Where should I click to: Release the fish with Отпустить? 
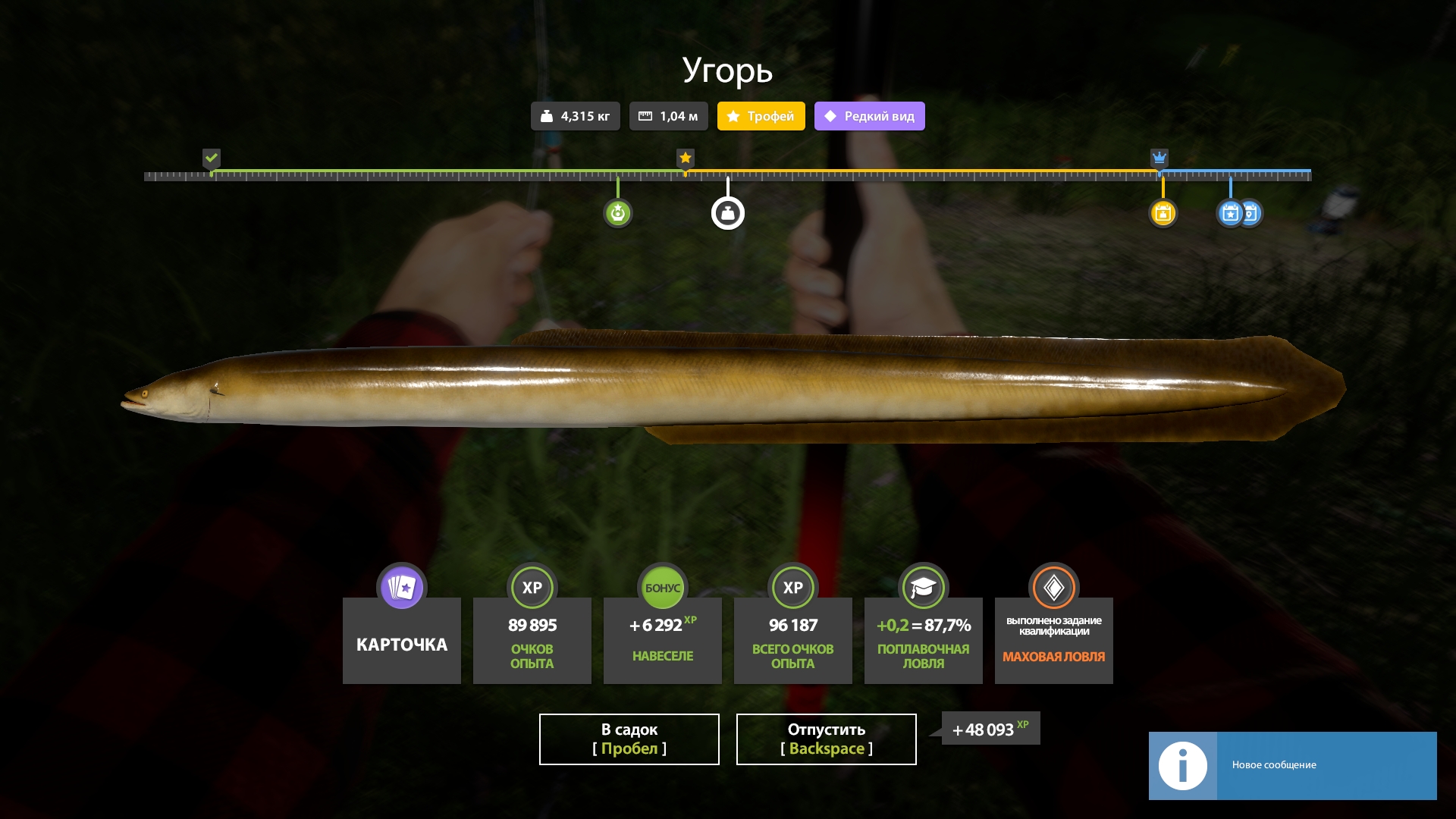click(826, 739)
